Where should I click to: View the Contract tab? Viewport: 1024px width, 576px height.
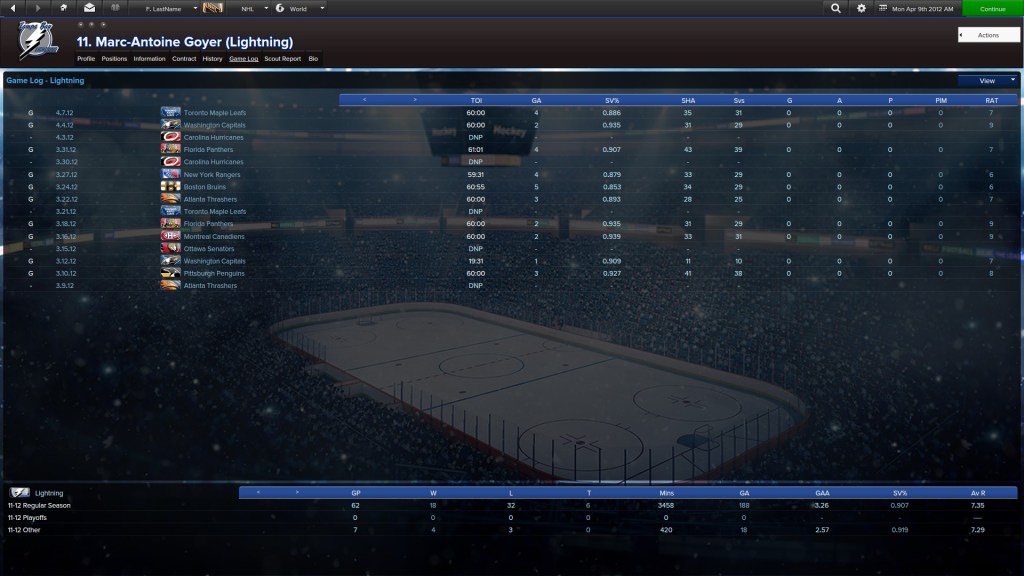(x=184, y=59)
